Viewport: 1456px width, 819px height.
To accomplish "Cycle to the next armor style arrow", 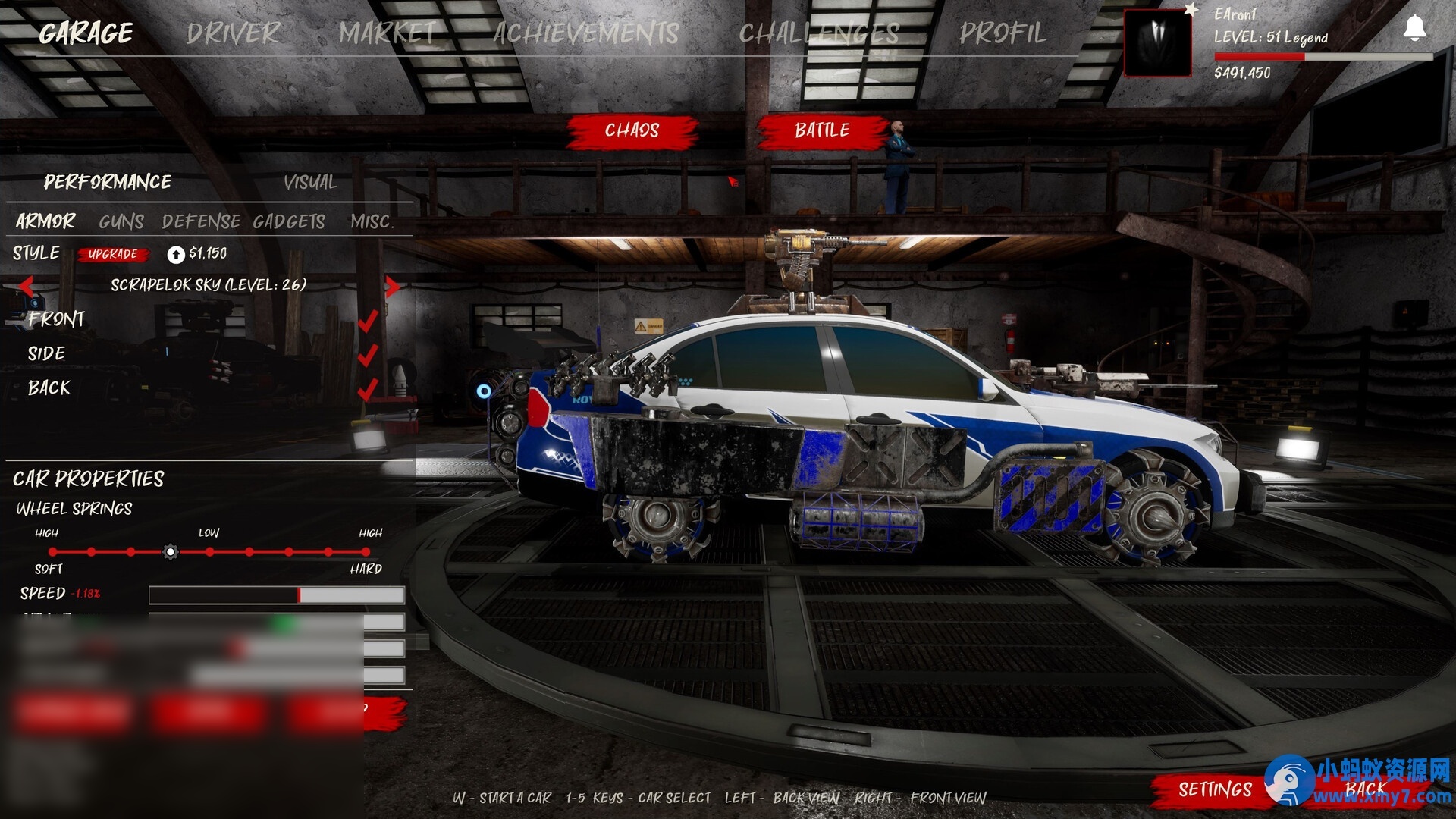I will click(392, 286).
